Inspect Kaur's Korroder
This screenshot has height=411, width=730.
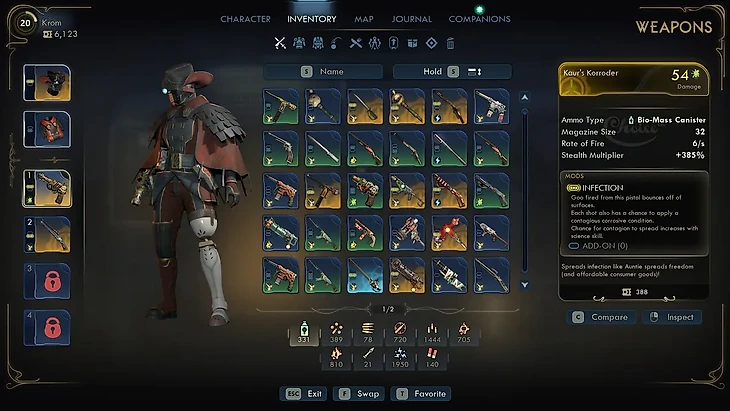(672, 317)
